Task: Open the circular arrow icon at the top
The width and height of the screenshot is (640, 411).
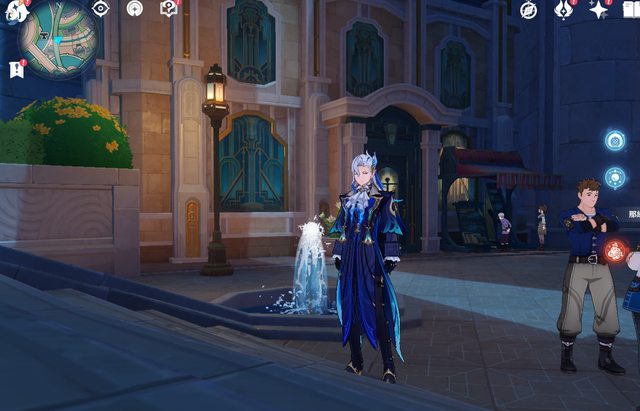Action: (135, 9)
